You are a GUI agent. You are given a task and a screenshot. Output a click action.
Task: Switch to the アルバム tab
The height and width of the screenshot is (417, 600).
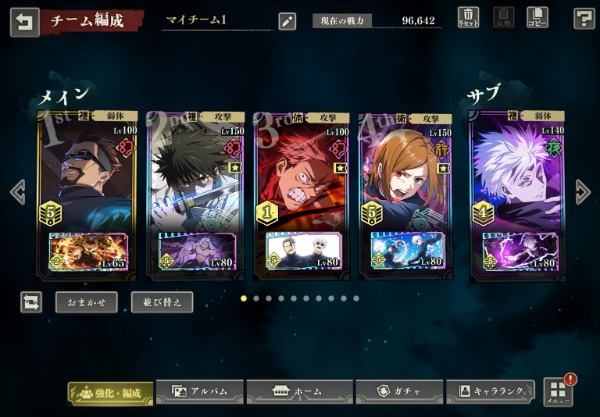point(200,392)
